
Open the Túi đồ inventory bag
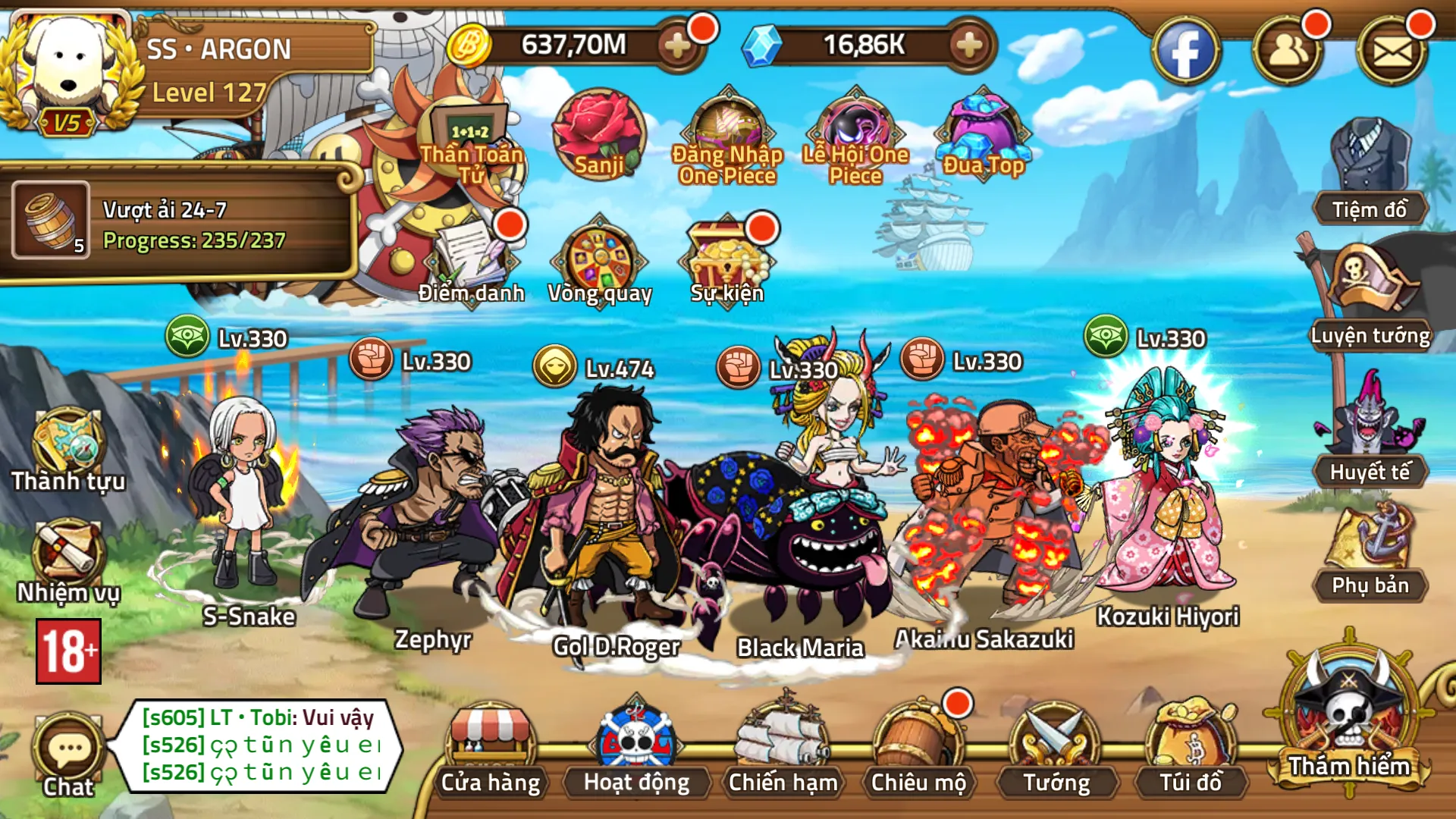pos(1191,748)
